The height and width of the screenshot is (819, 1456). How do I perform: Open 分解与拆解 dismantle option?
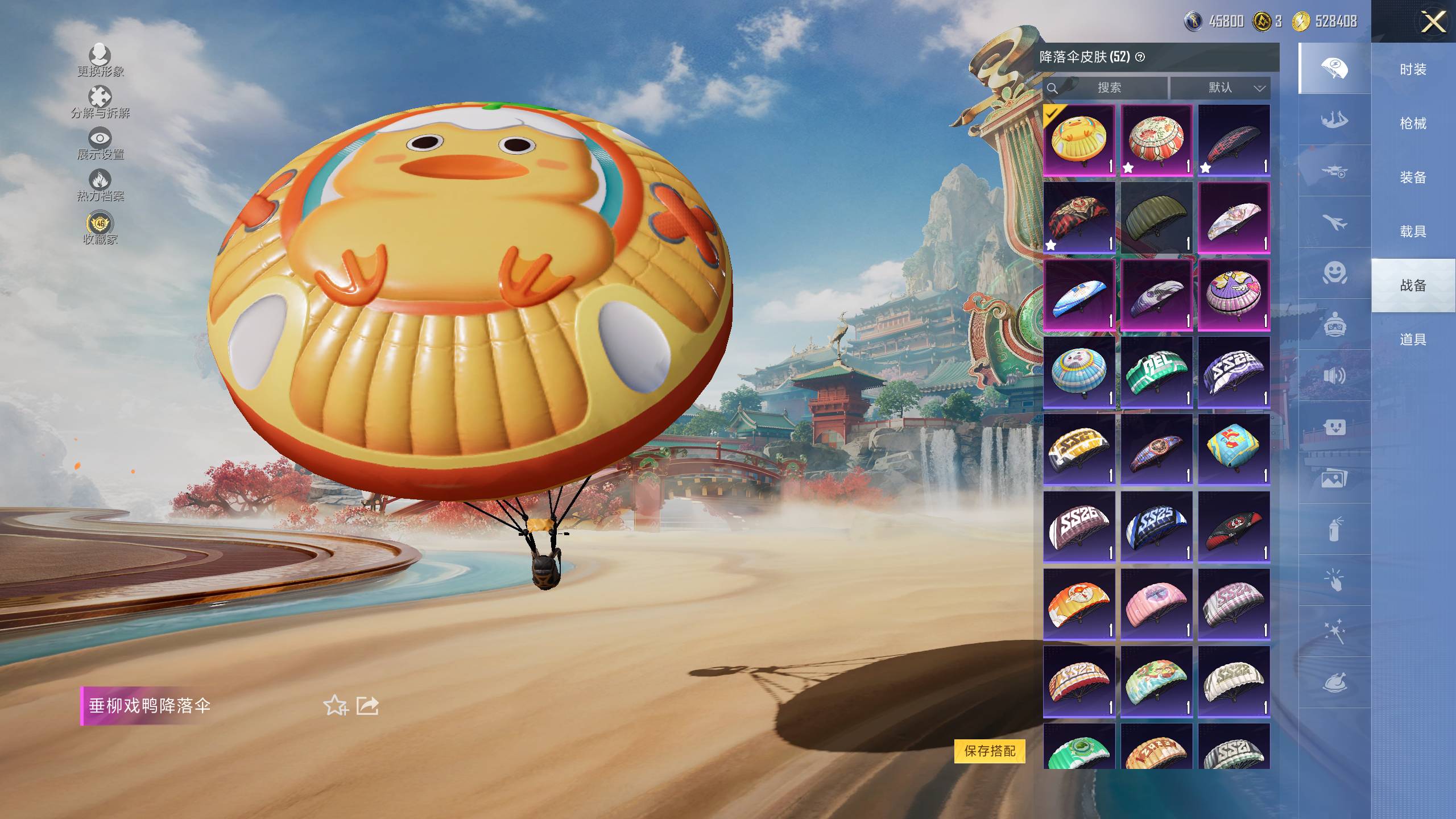pos(100,101)
